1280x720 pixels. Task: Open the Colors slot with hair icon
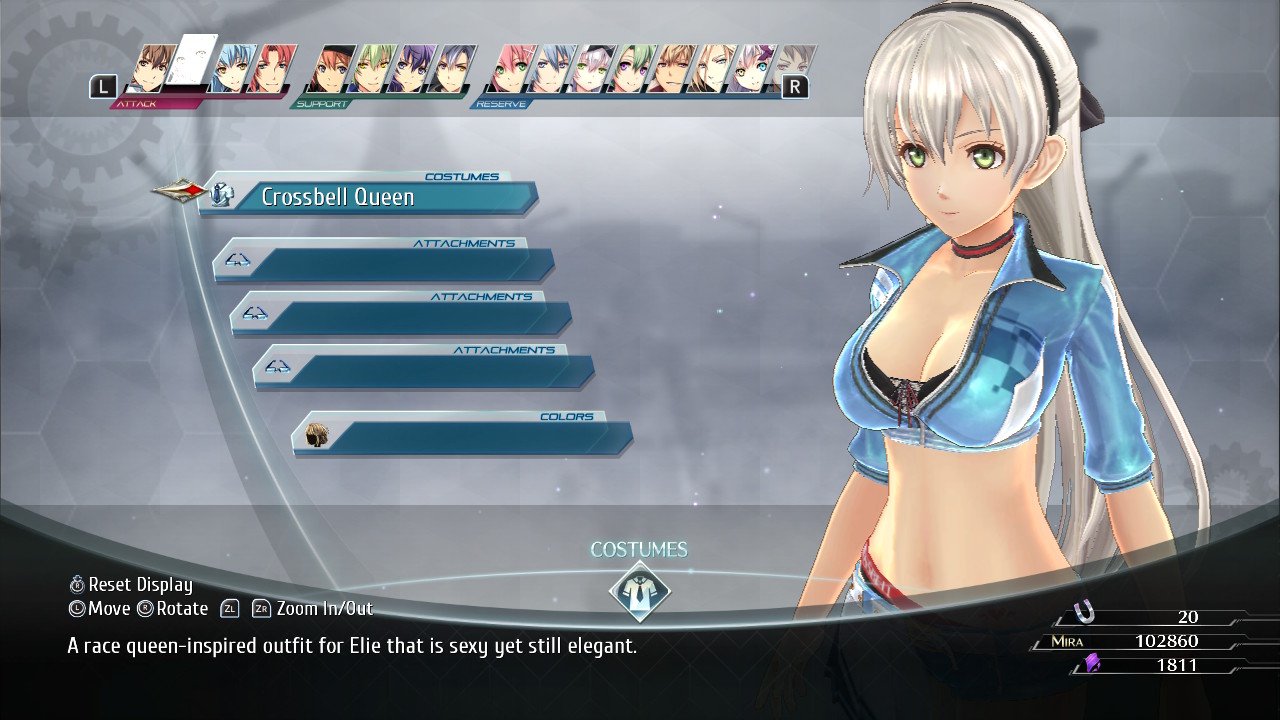coord(462,437)
